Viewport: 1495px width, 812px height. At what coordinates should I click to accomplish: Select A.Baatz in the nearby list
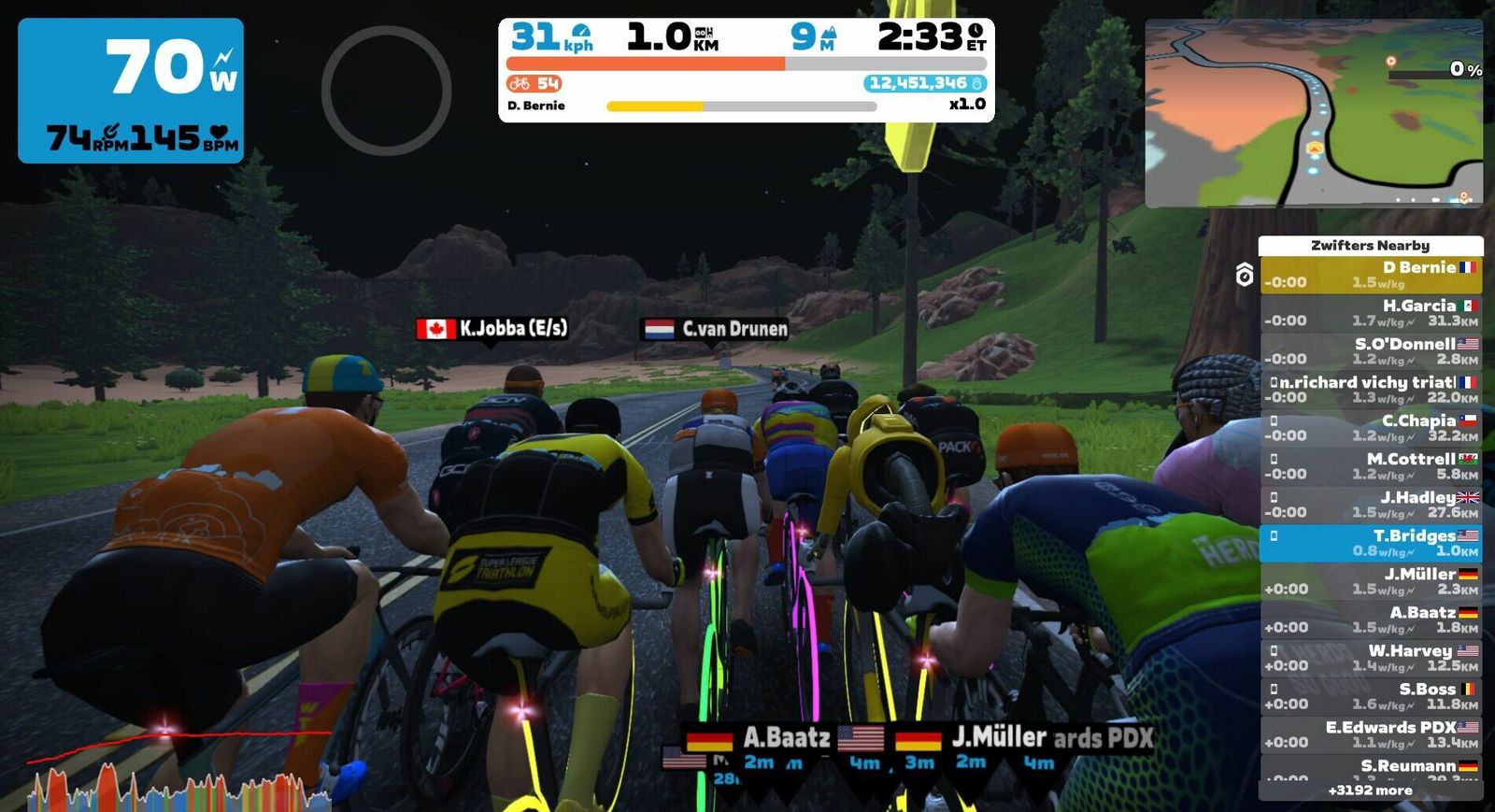click(1370, 620)
